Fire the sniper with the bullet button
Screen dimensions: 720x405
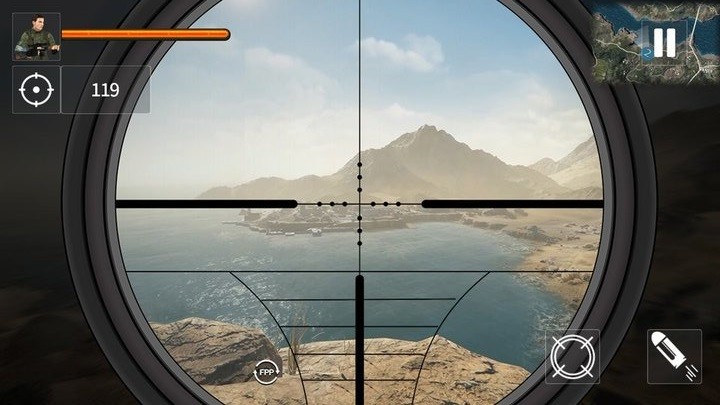point(673,357)
